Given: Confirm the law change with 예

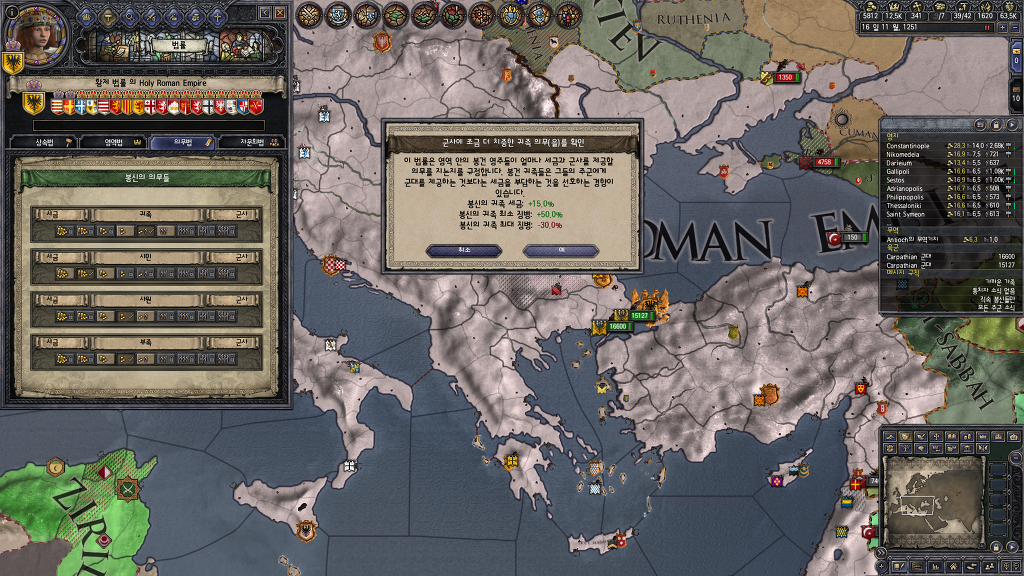Looking at the screenshot, I should pos(561,250).
